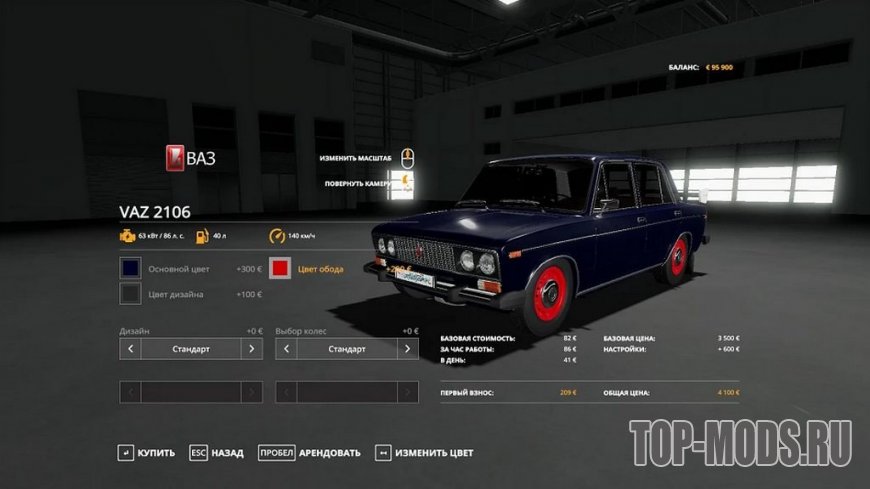Go back using the Назад button
This screenshot has height=489, width=870.
click(217, 453)
